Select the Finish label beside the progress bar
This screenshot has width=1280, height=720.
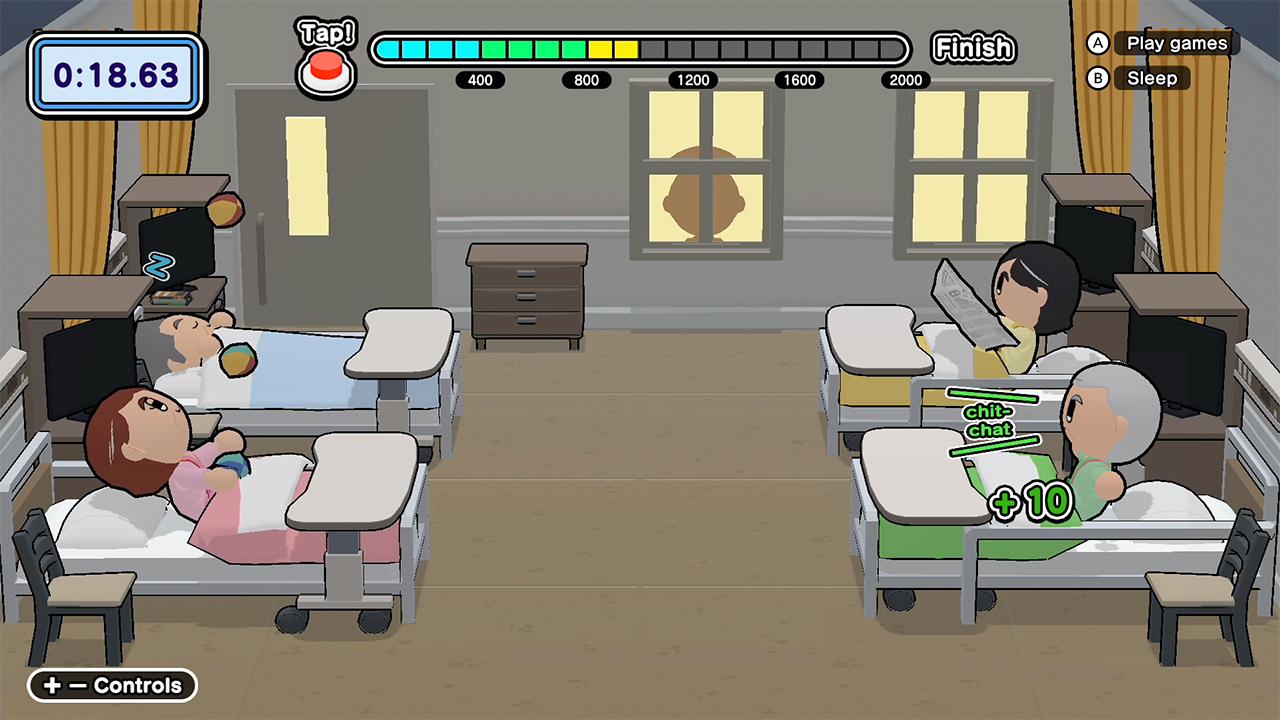973,47
